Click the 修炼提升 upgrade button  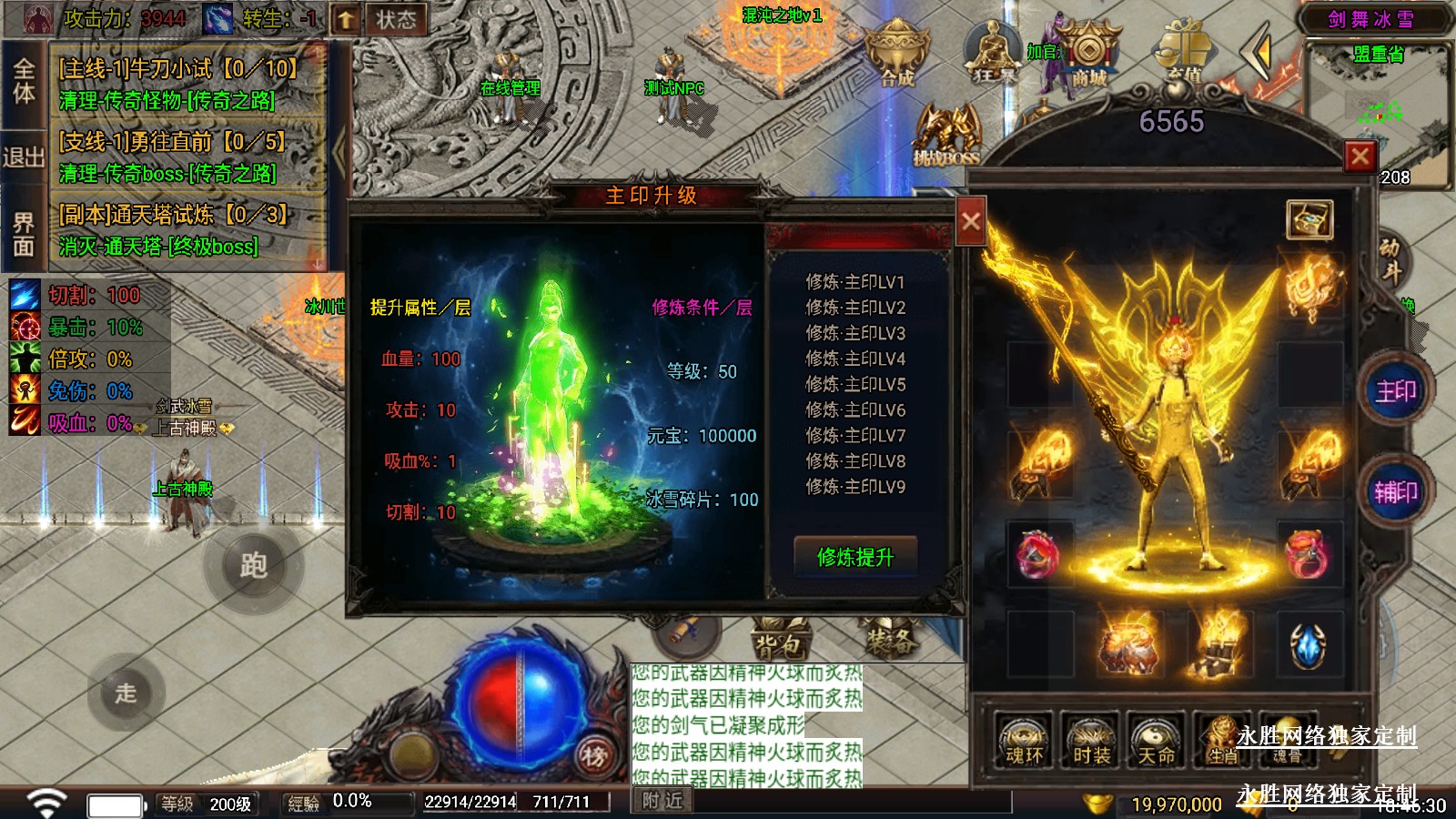point(854,556)
